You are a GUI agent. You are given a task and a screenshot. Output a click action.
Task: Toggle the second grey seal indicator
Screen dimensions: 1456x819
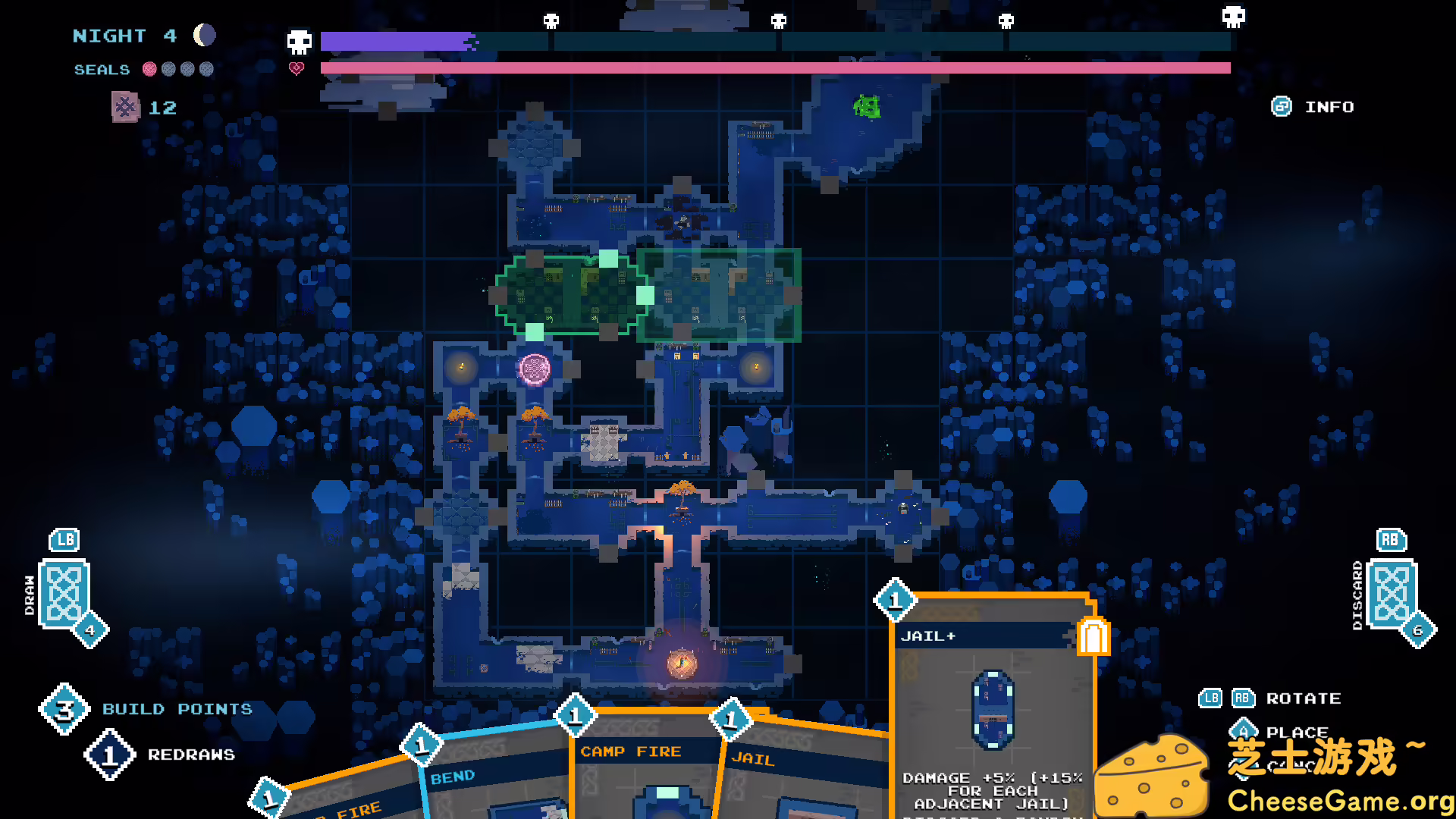pos(168,69)
